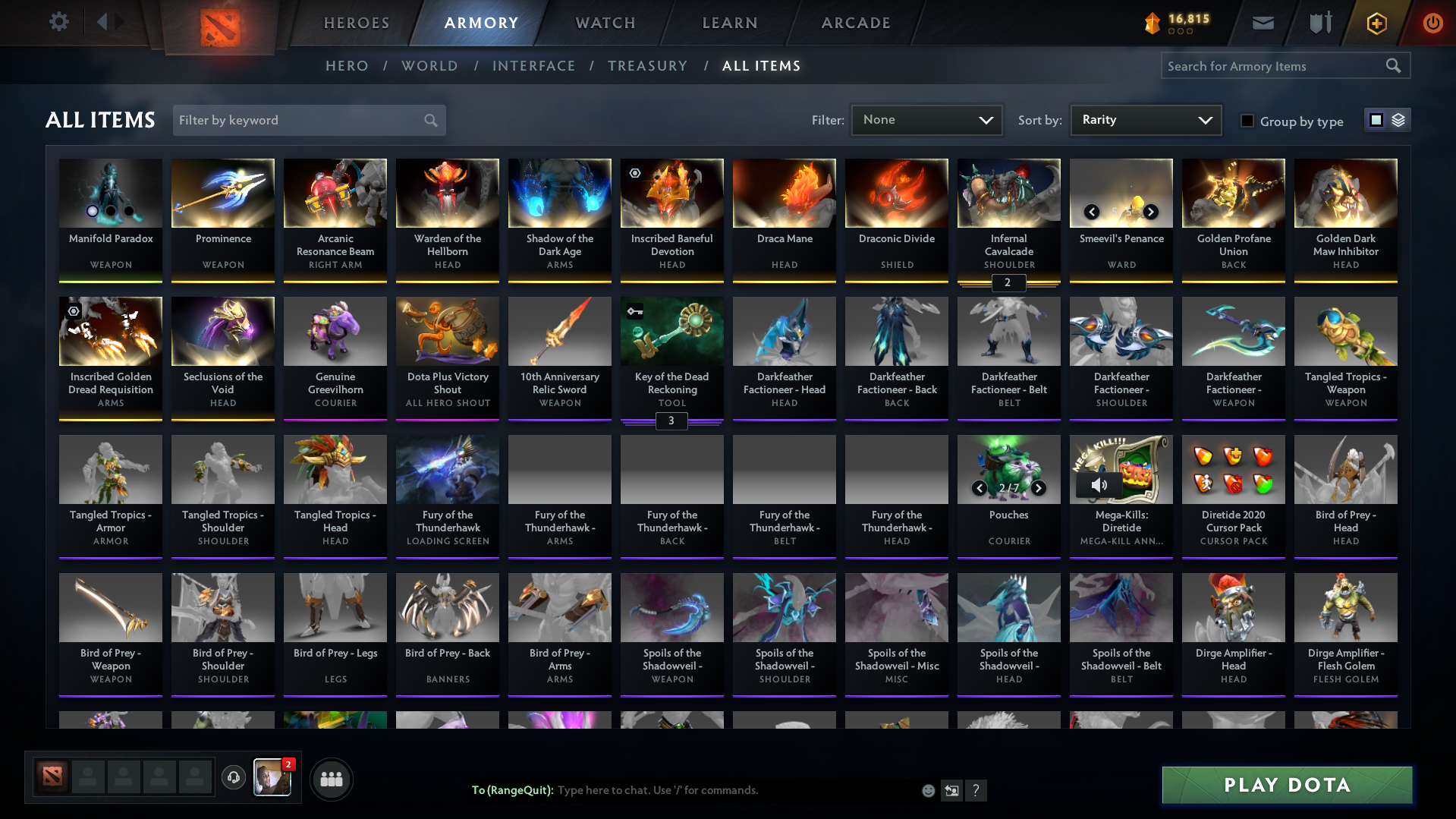Click the Dota Plus gold plus icon
The width and height of the screenshot is (1456, 819).
[1376, 23]
